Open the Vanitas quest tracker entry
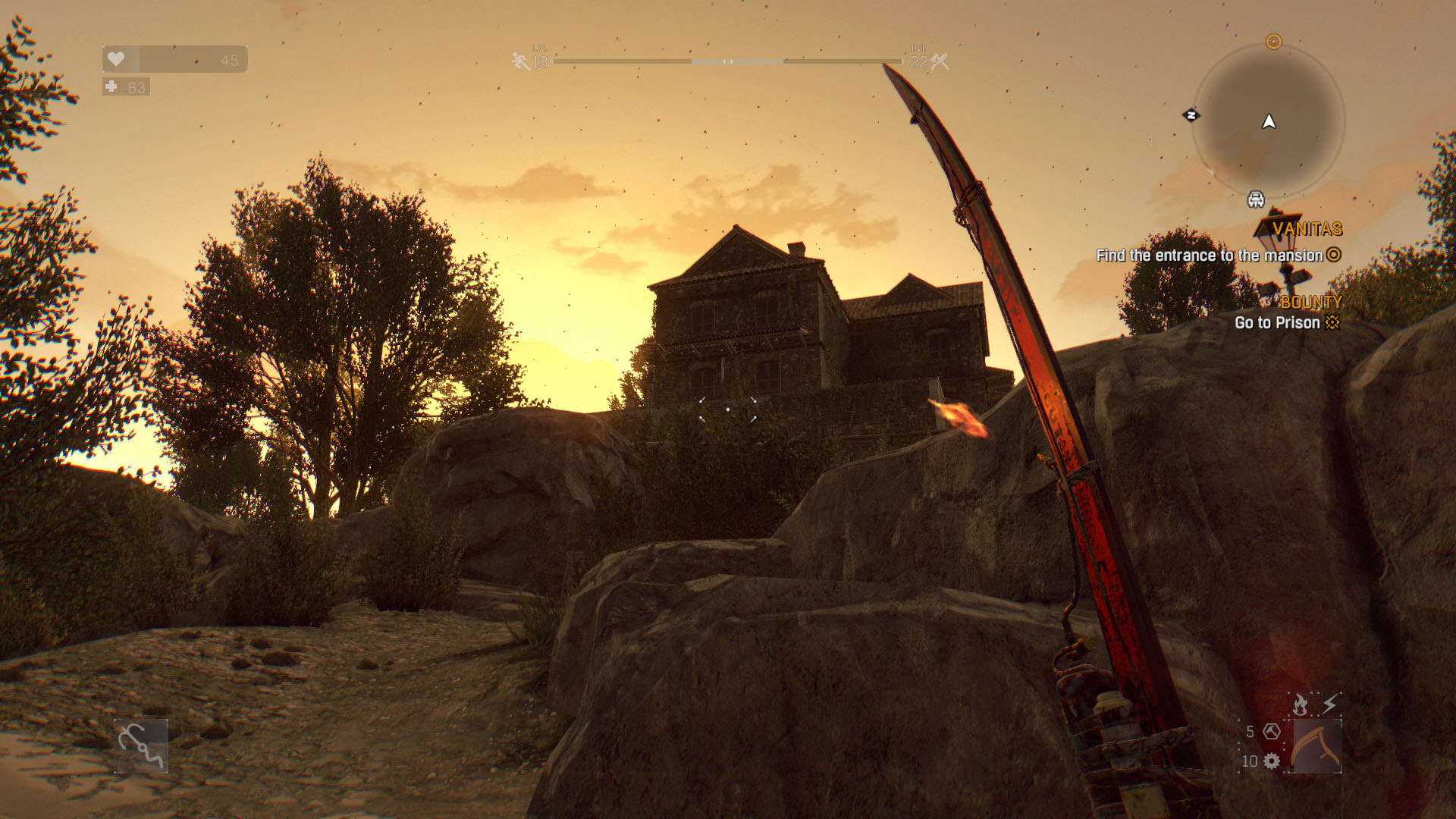 click(1307, 229)
